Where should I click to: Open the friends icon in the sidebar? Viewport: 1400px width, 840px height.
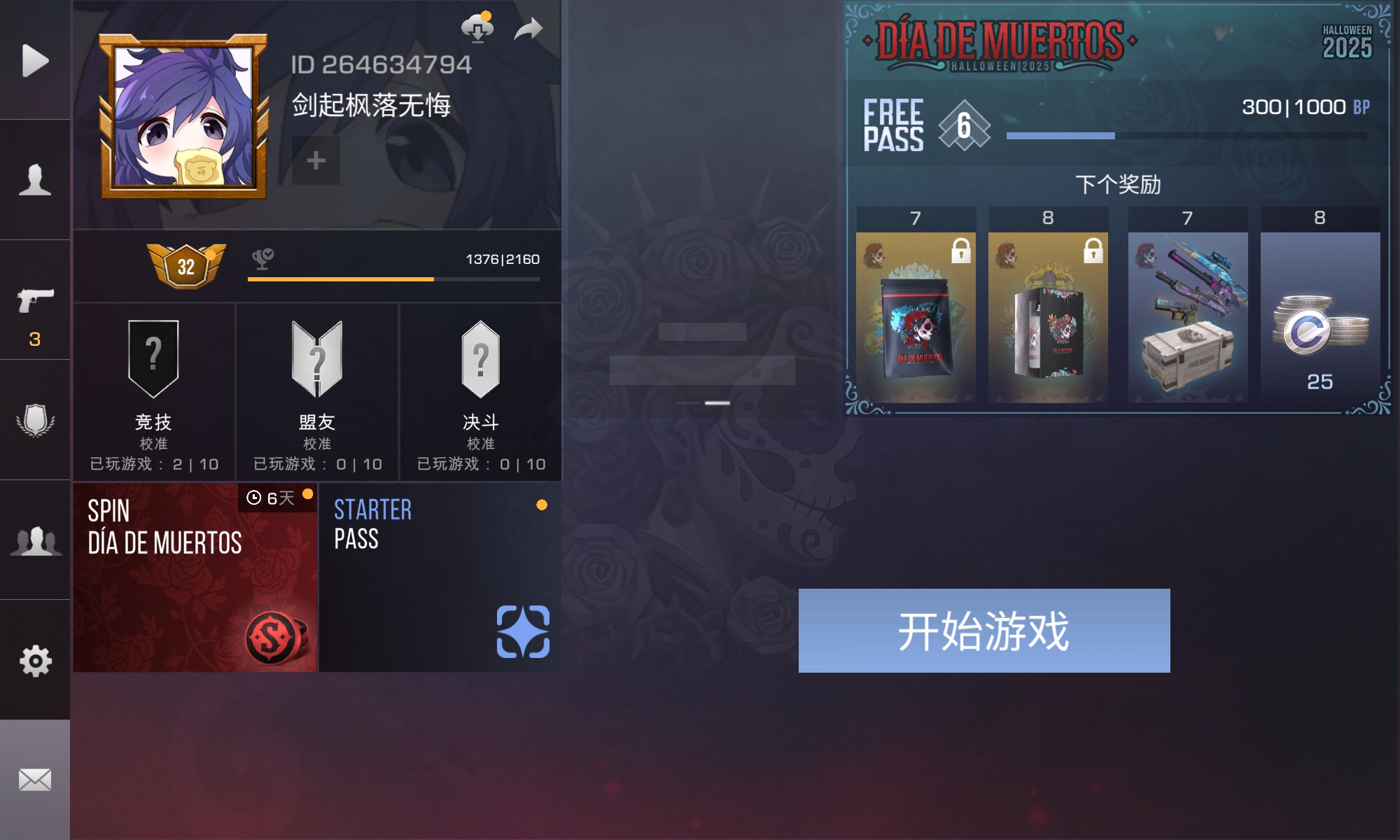tap(36, 539)
